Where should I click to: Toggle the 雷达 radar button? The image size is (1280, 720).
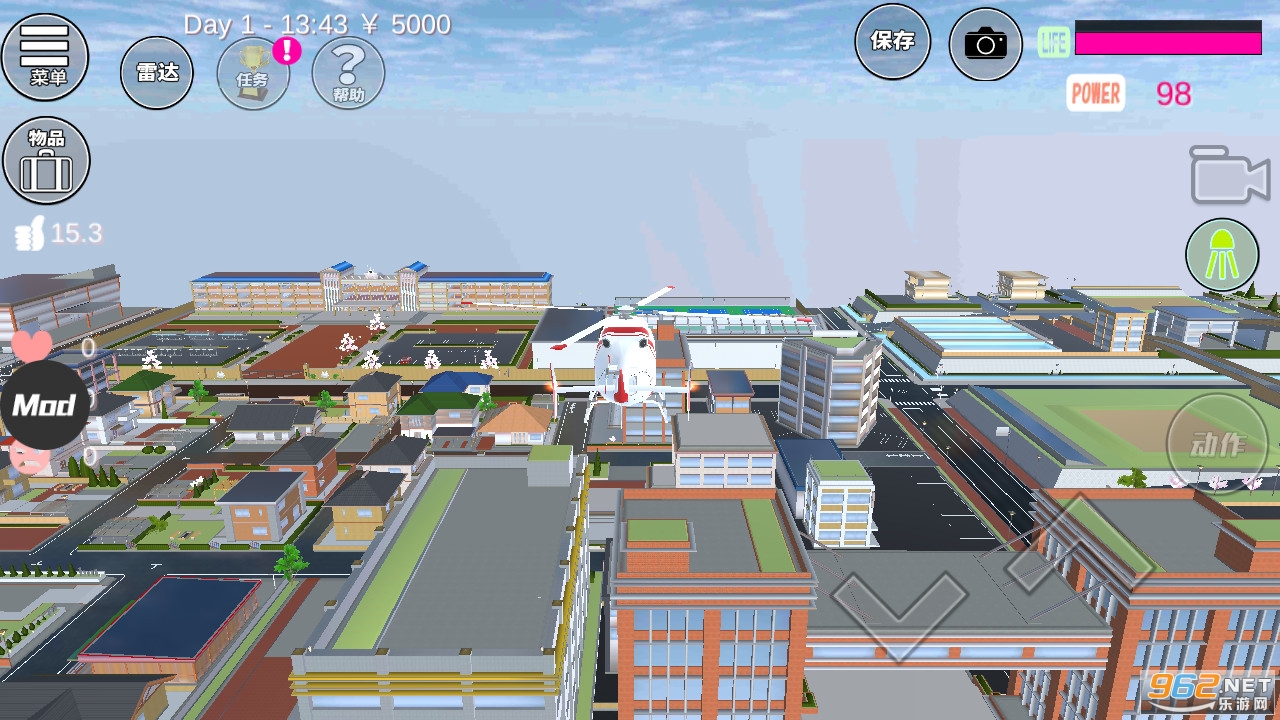[x=157, y=73]
